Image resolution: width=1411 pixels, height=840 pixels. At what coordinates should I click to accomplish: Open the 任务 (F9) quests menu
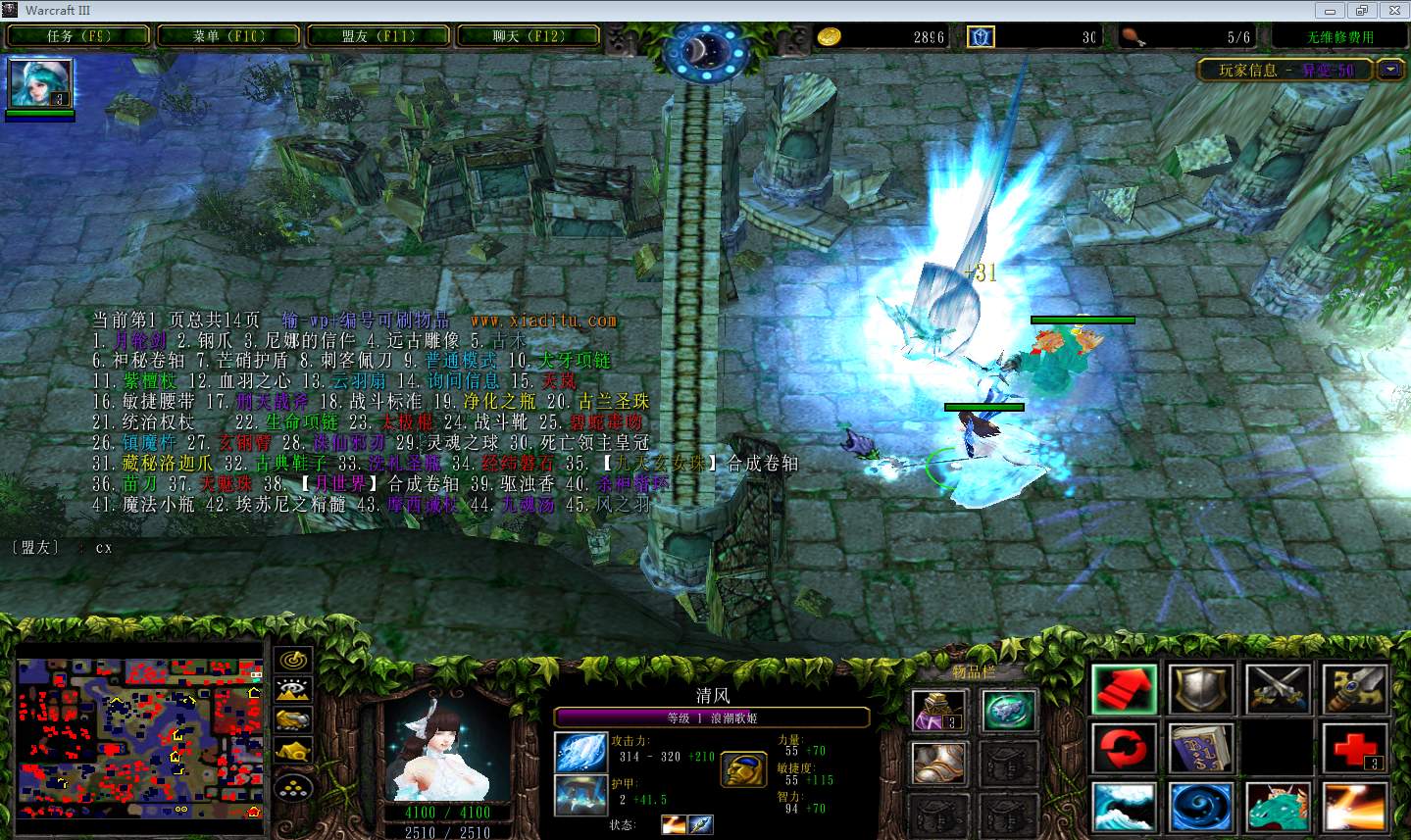tap(79, 36)
